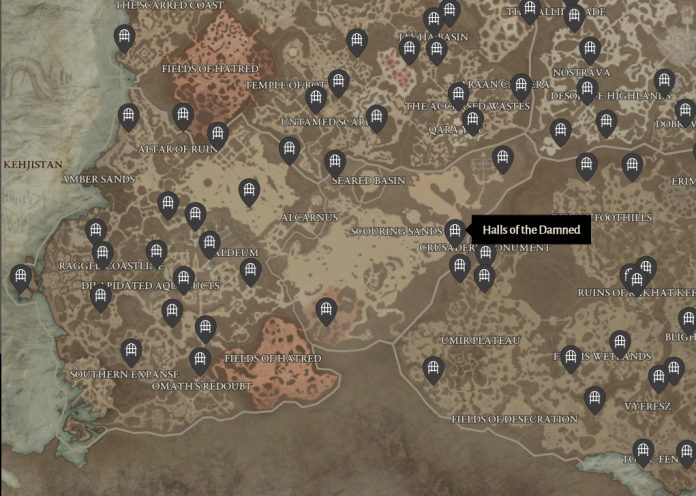Select the dungeon marker below Umir Plateau label
The height and width of the screenshot is (496, 696).
pyautogui.click(x=433, y=369)
